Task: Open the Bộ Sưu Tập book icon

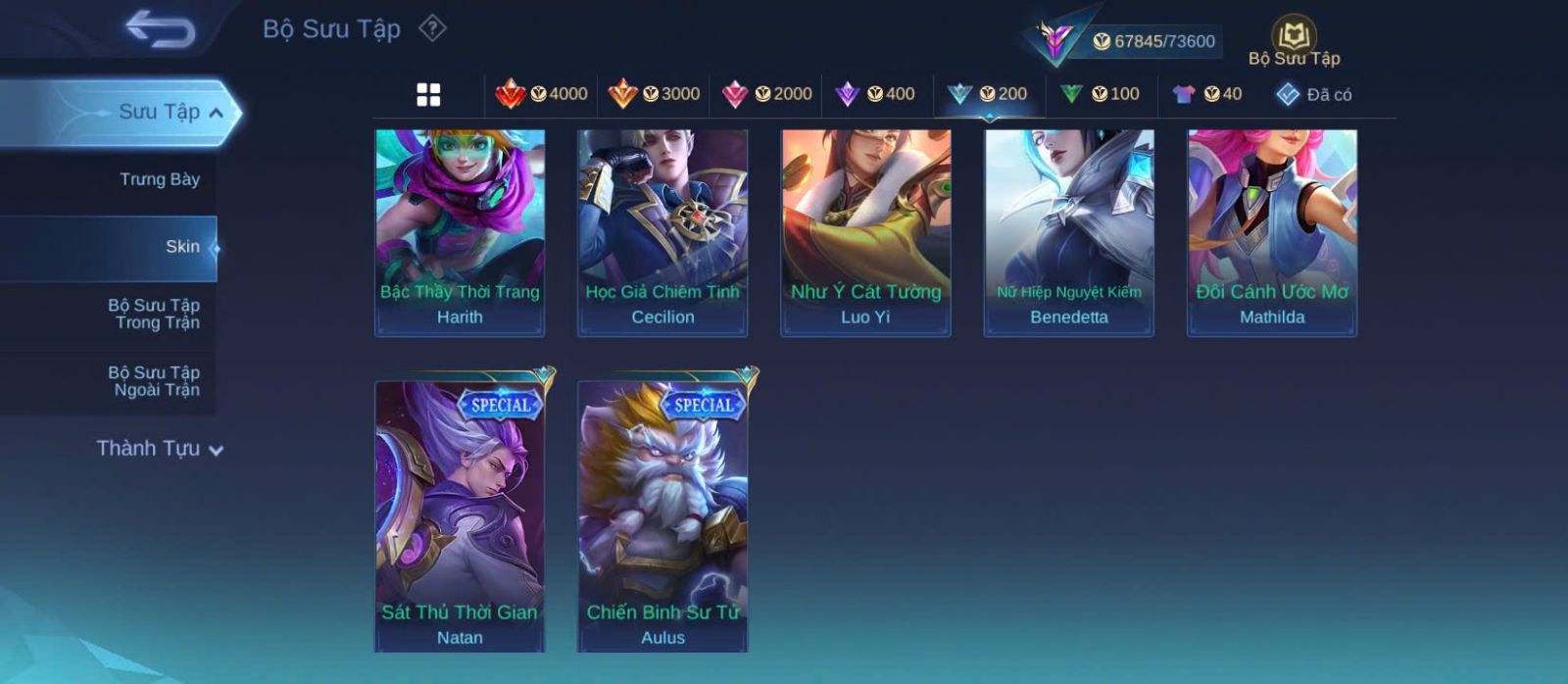Action: tap(1294, 41)
